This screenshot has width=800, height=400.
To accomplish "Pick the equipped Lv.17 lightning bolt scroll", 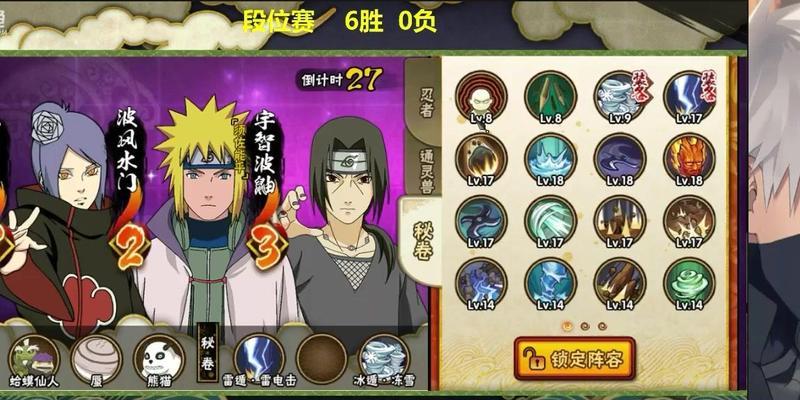I will pyautogui.click(x=689, y=95).
